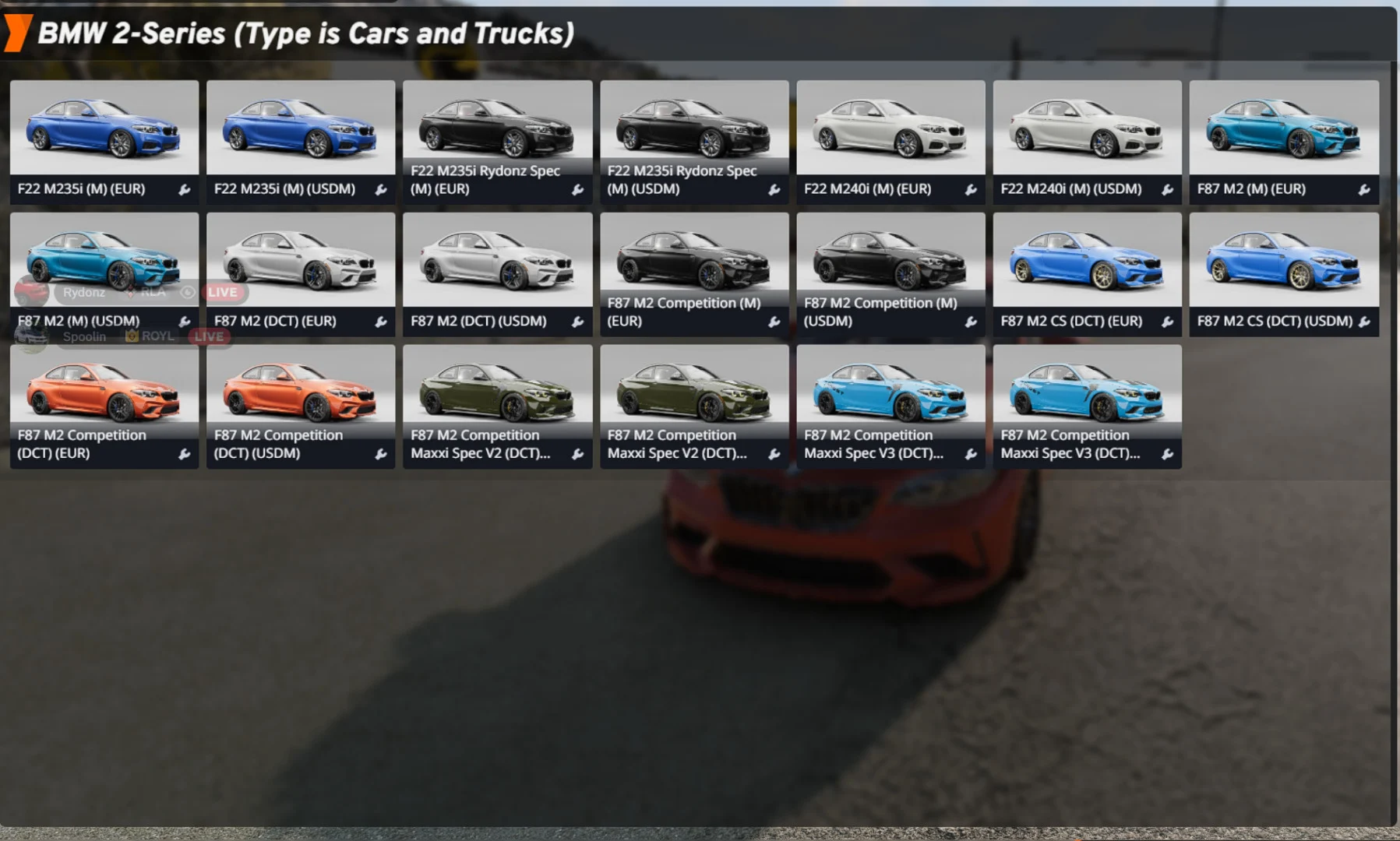The height and width of the screenshot is (841, 1400).
Task: Click the LIVE badge next to Rydonz
Action: 221,293
